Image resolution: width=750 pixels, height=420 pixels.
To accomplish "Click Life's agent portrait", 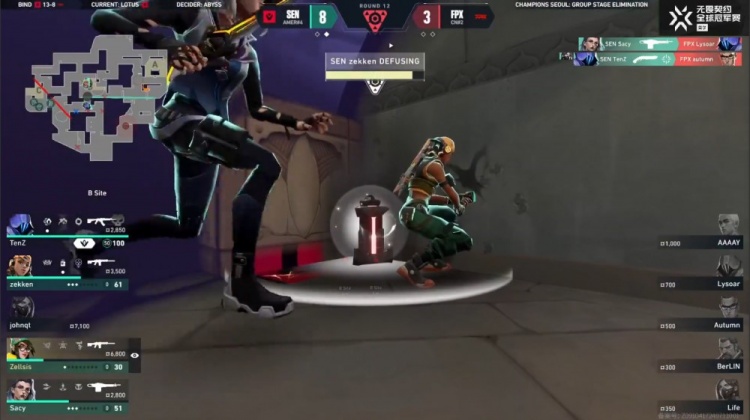I will point(728,392).
